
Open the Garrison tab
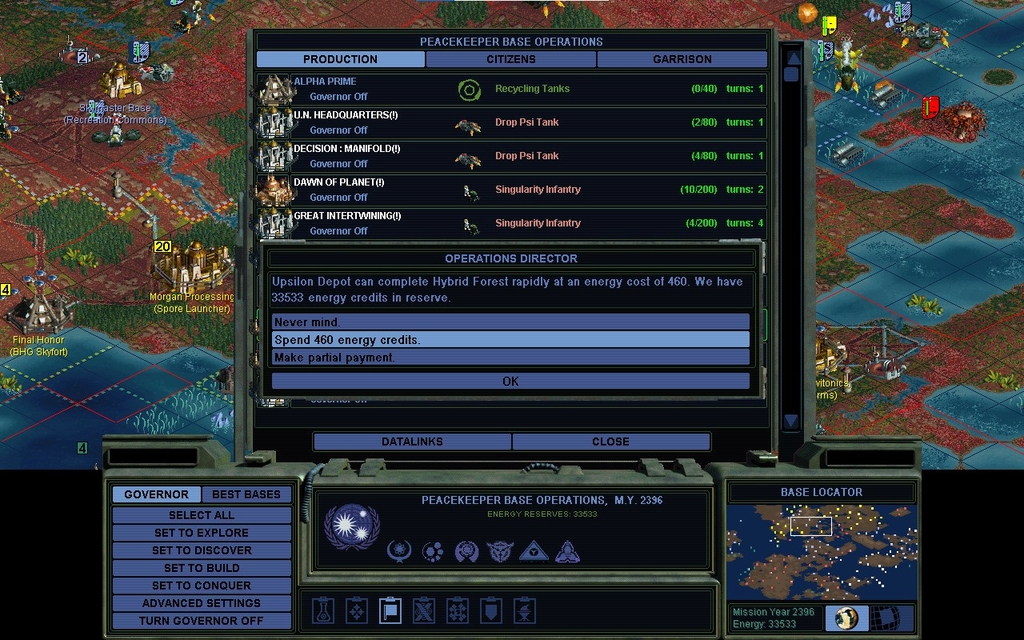[x=682, y=59]
